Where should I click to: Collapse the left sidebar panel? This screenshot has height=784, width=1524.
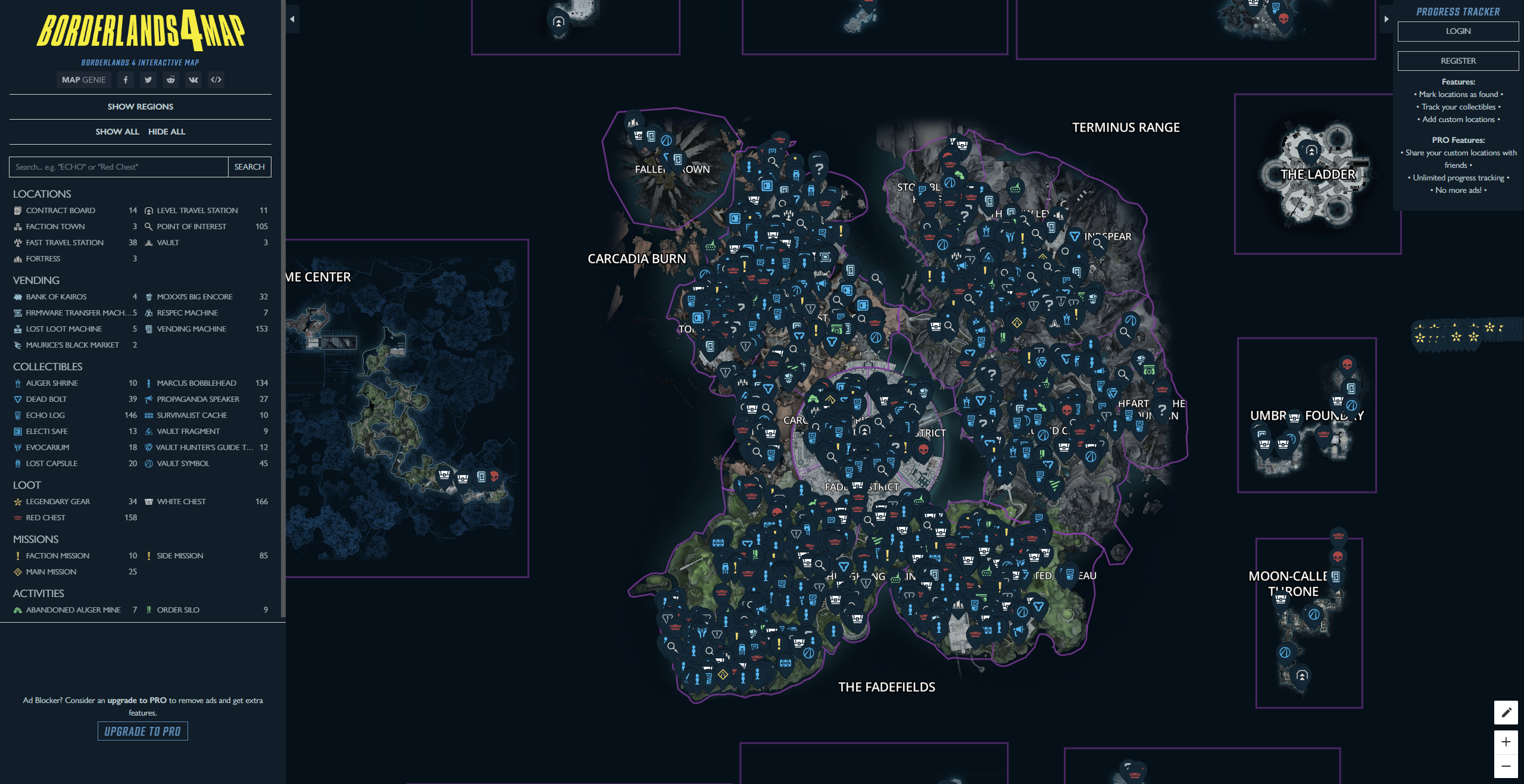(292, 18)
